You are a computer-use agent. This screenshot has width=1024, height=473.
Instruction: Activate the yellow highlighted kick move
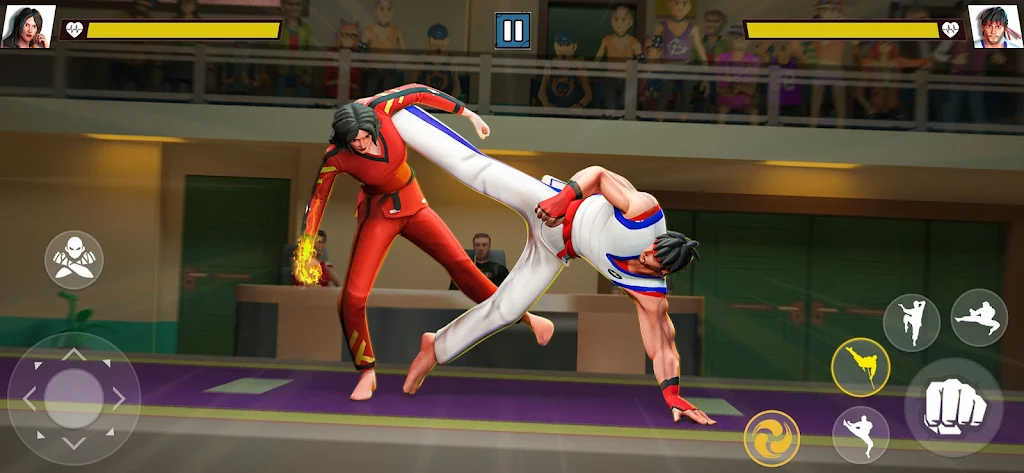pos(860,367)
